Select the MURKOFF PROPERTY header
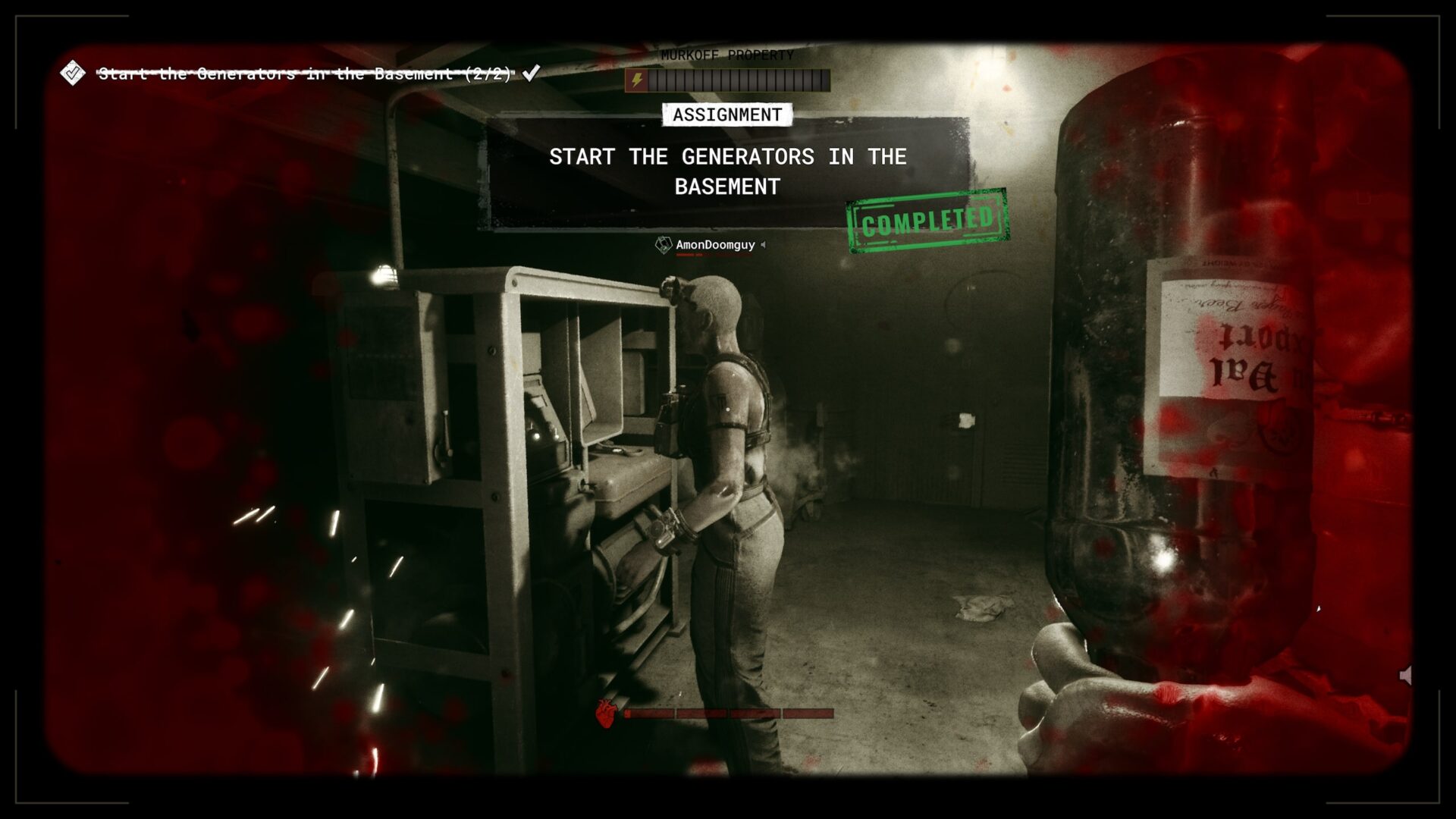This screenshot has height=819, width=1456. tap(726, 56)
